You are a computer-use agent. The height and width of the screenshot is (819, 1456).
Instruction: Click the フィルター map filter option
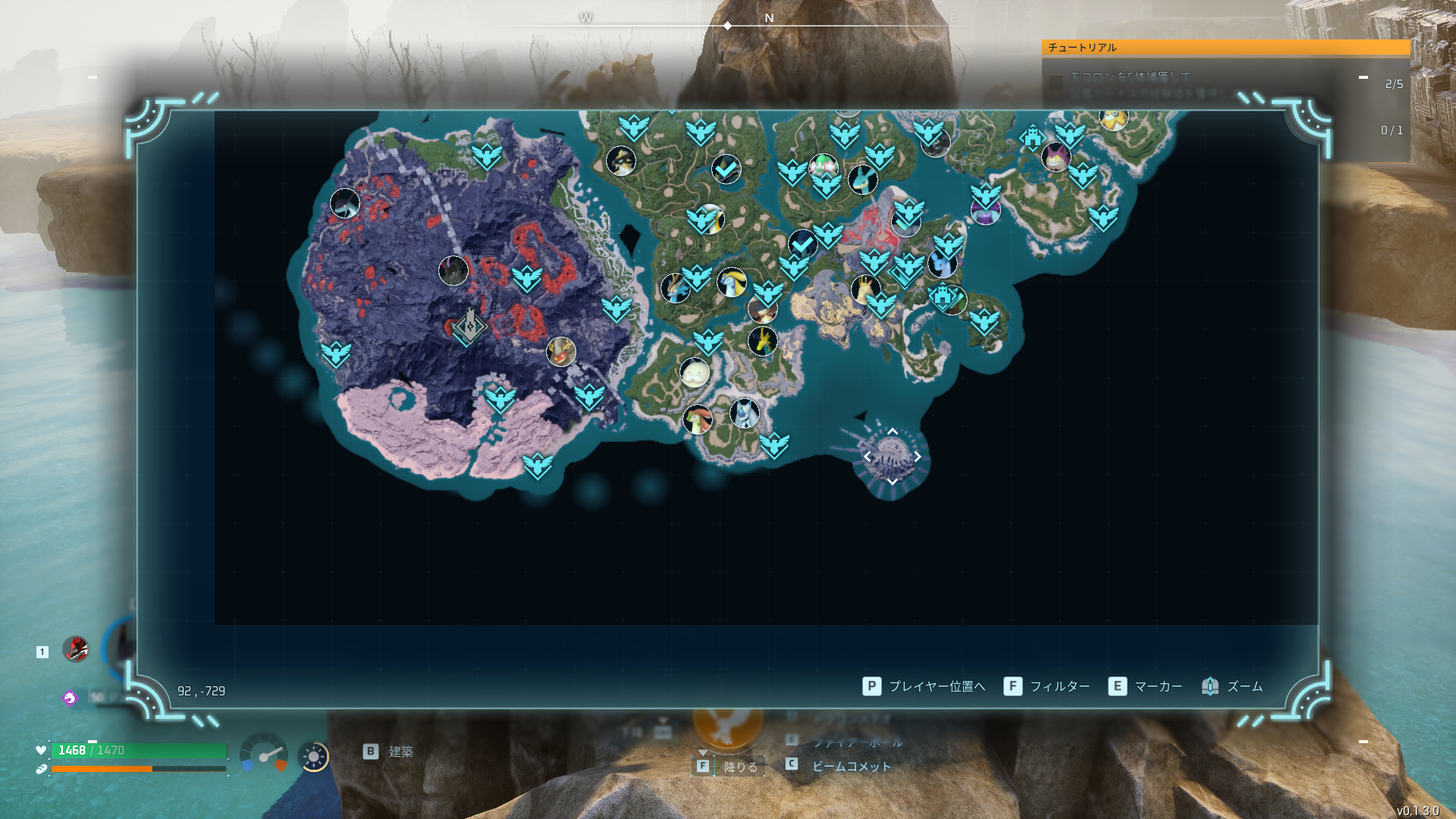1047,687
